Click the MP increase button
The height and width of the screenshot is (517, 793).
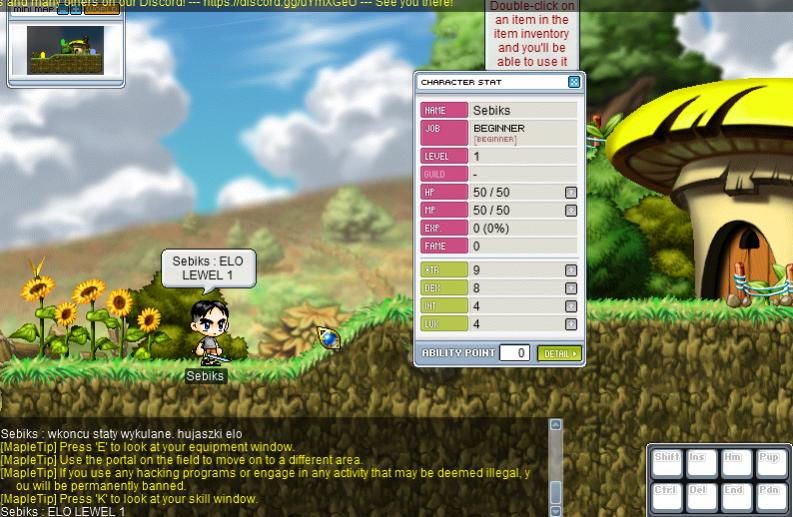[x=571, y=210]
